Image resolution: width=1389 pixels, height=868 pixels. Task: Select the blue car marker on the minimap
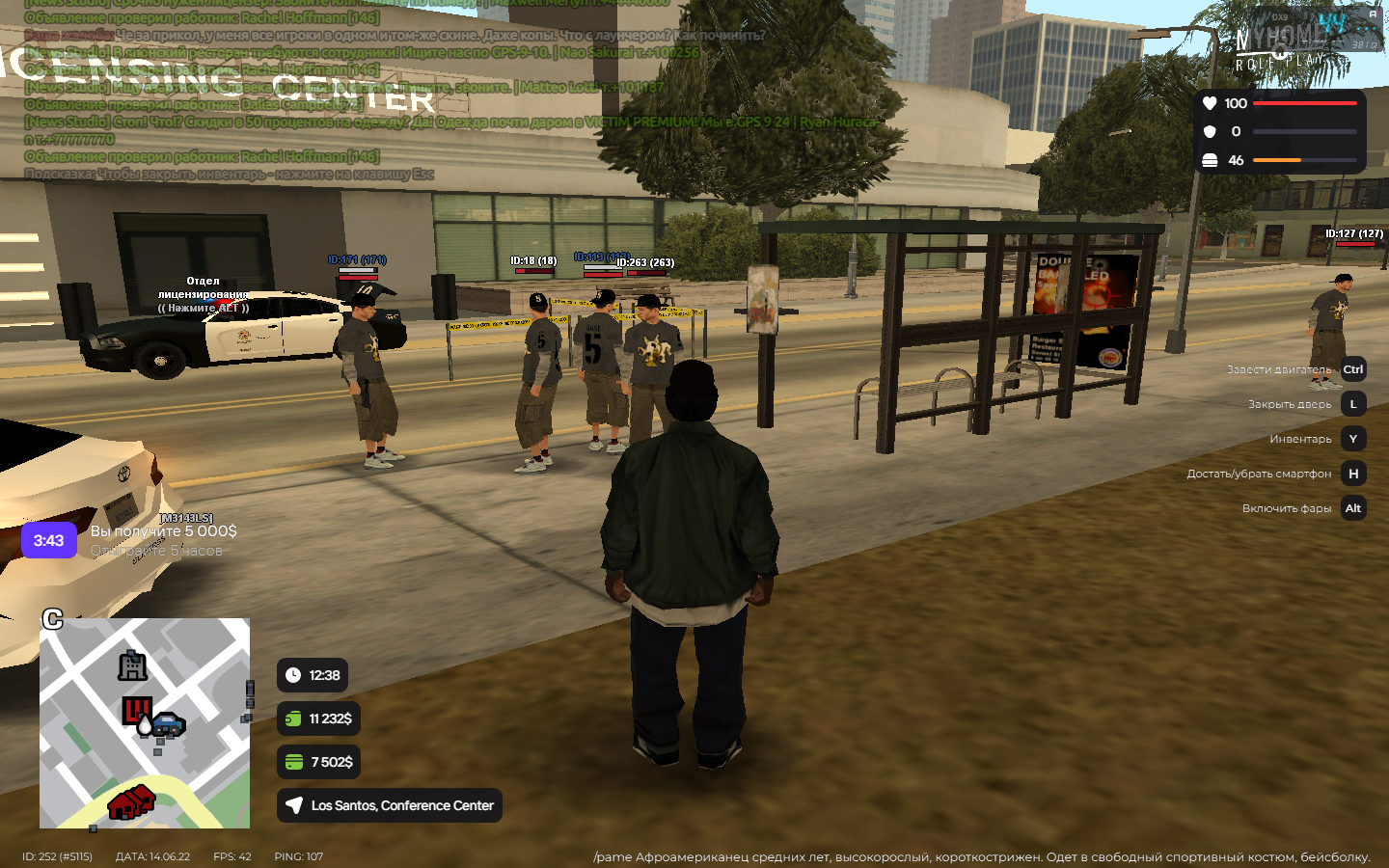169,723
